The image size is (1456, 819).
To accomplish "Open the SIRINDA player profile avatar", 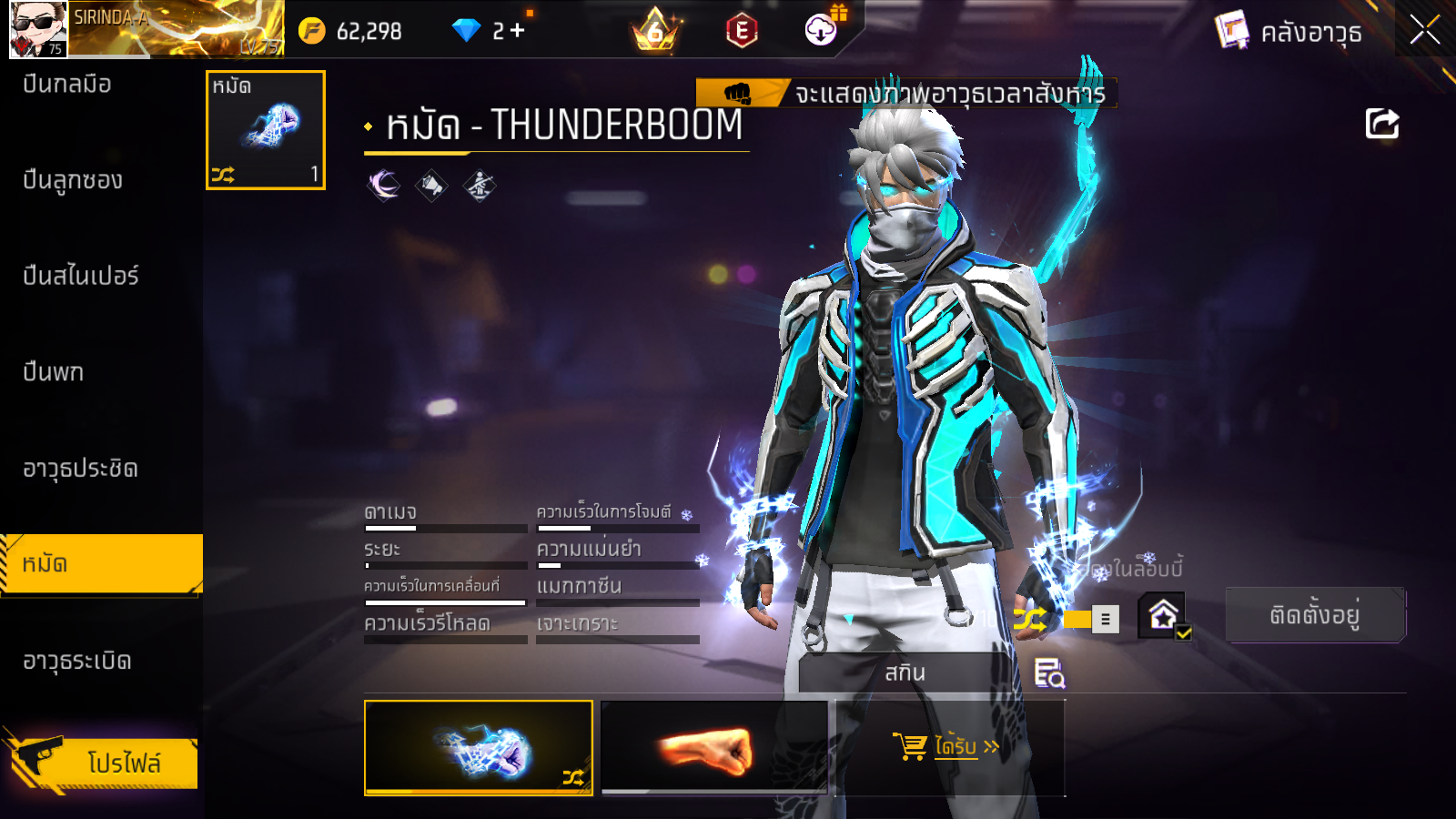I will coord(38,29).
